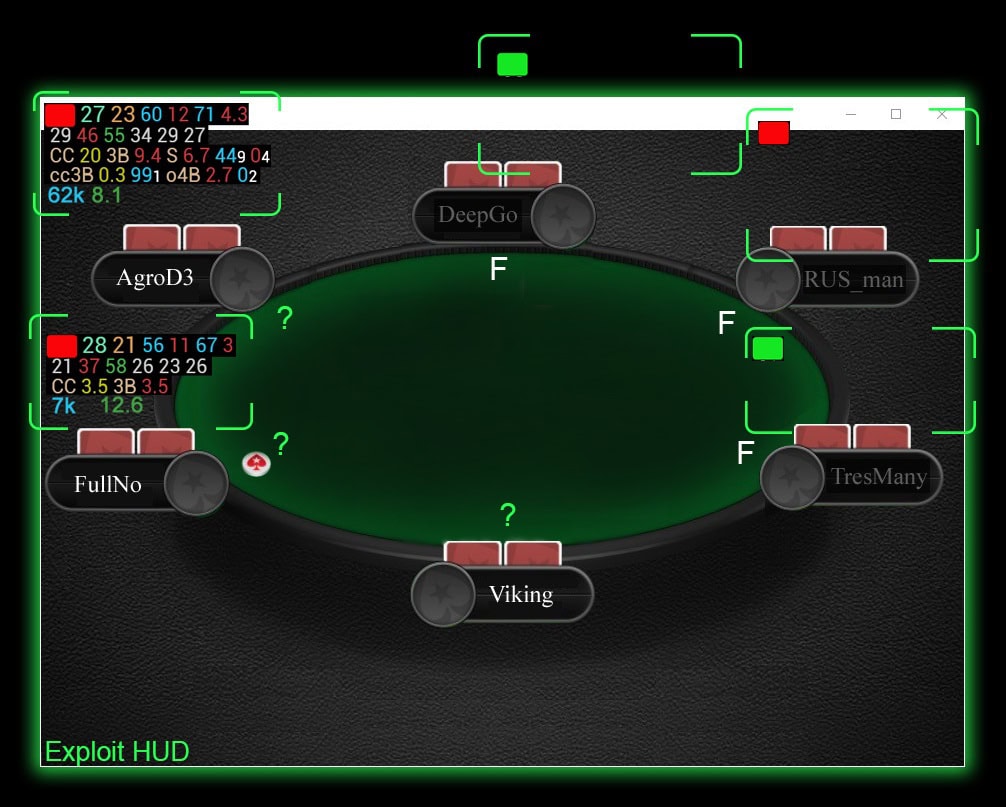Select player AgroD3's name plate
This screenshot has height=807, width=1006.
click(155, 277)
